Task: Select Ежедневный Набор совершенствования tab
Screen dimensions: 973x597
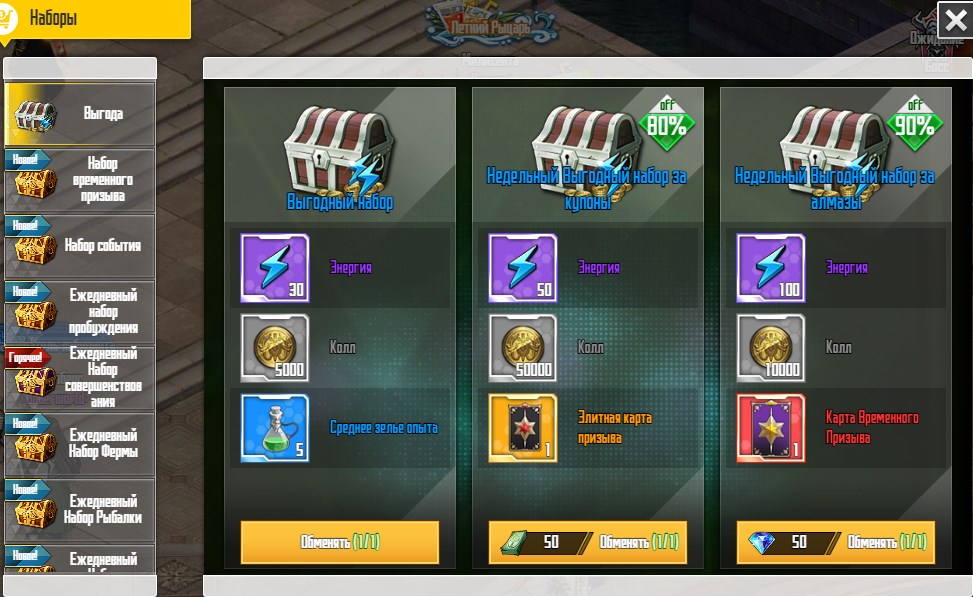Action: click(80, 377)
